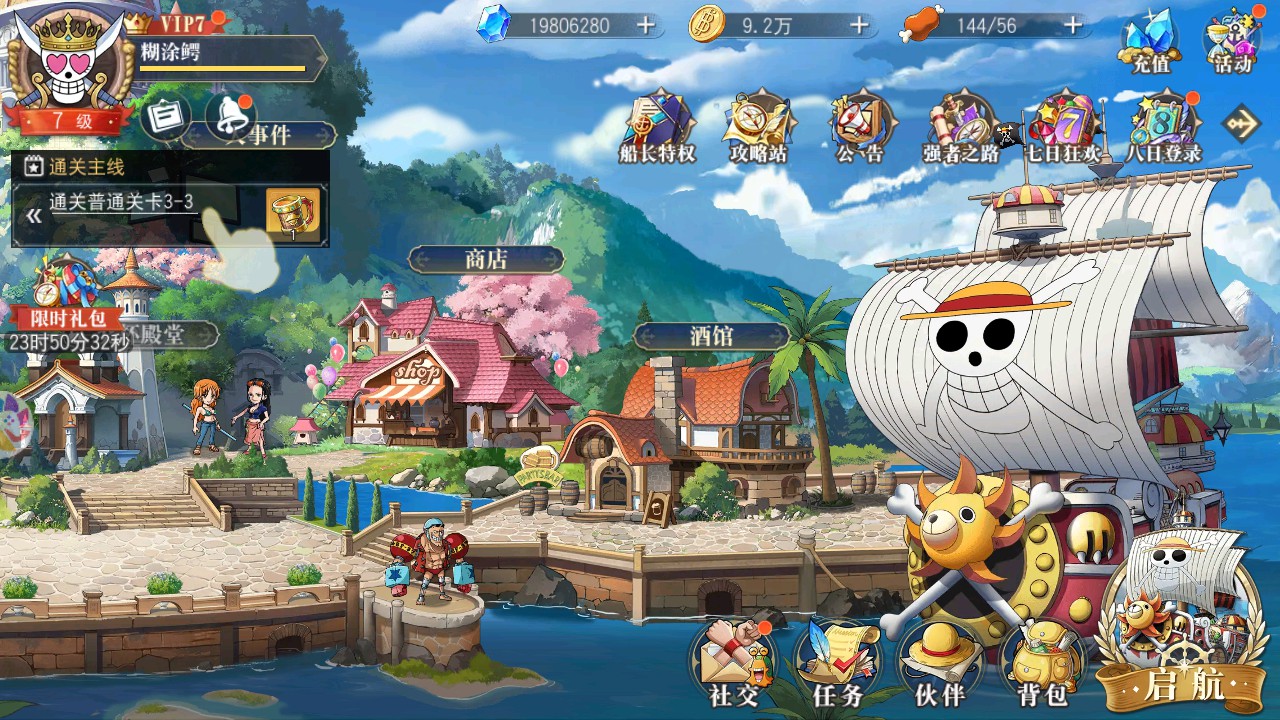Screen dimensions: 1280x720
Task: Add more meat stamina with the plus button
Action: pyautogui.click(x=1073, y=25)
